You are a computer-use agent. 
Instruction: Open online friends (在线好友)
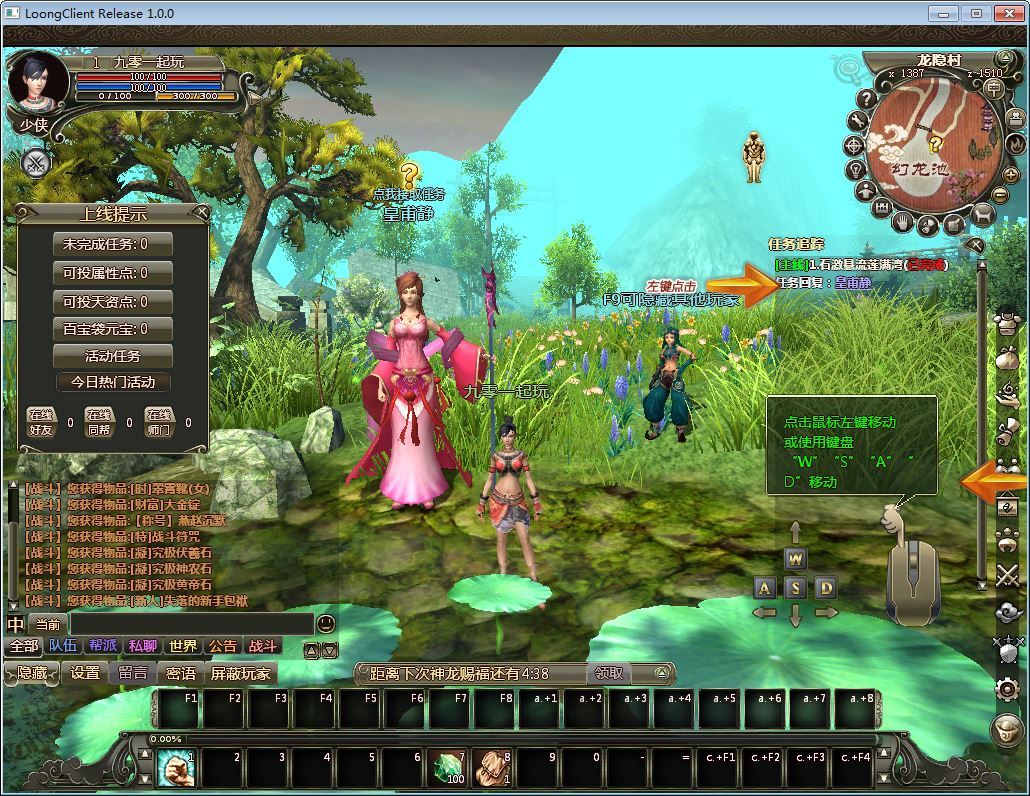click(x=41, y=422)
